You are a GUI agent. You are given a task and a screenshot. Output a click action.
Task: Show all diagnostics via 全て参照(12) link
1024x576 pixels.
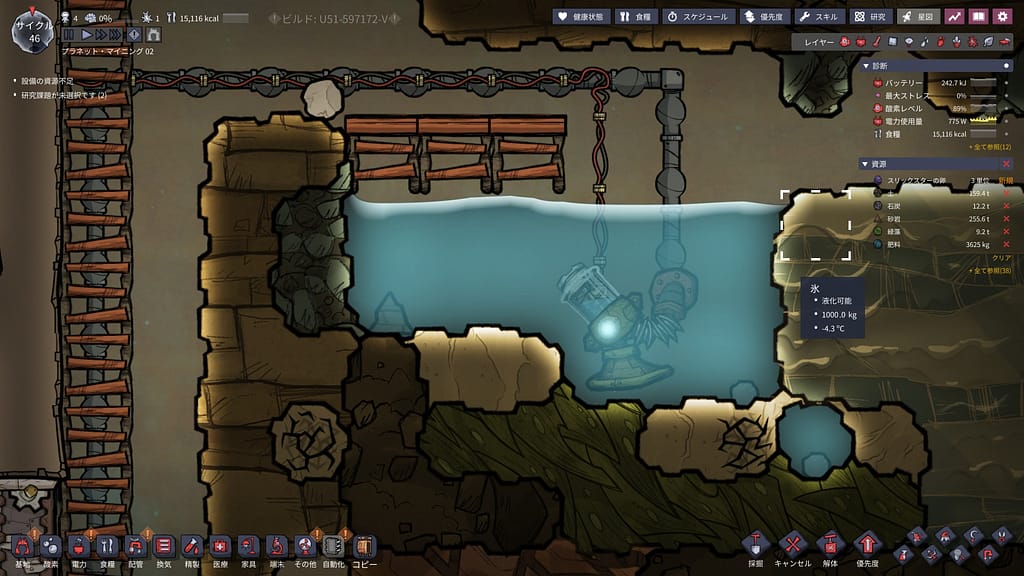click(990, 147)
